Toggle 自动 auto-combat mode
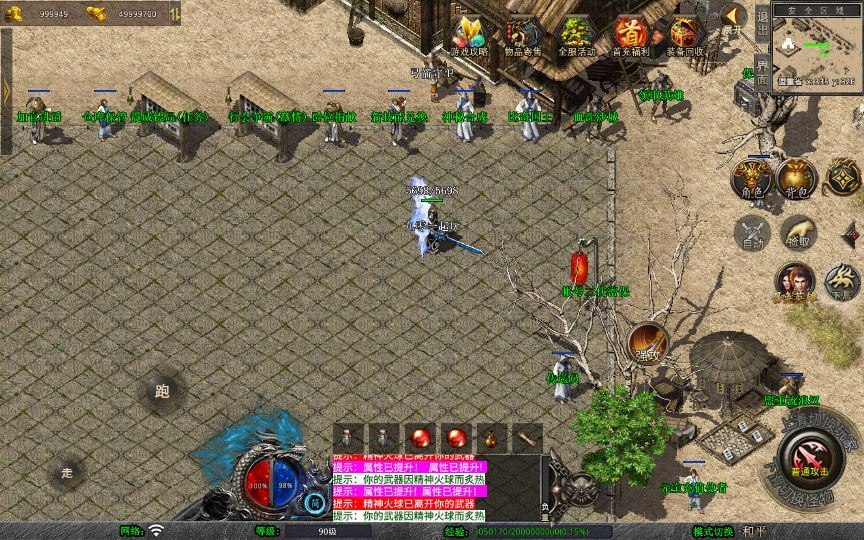 coord(751,234)
